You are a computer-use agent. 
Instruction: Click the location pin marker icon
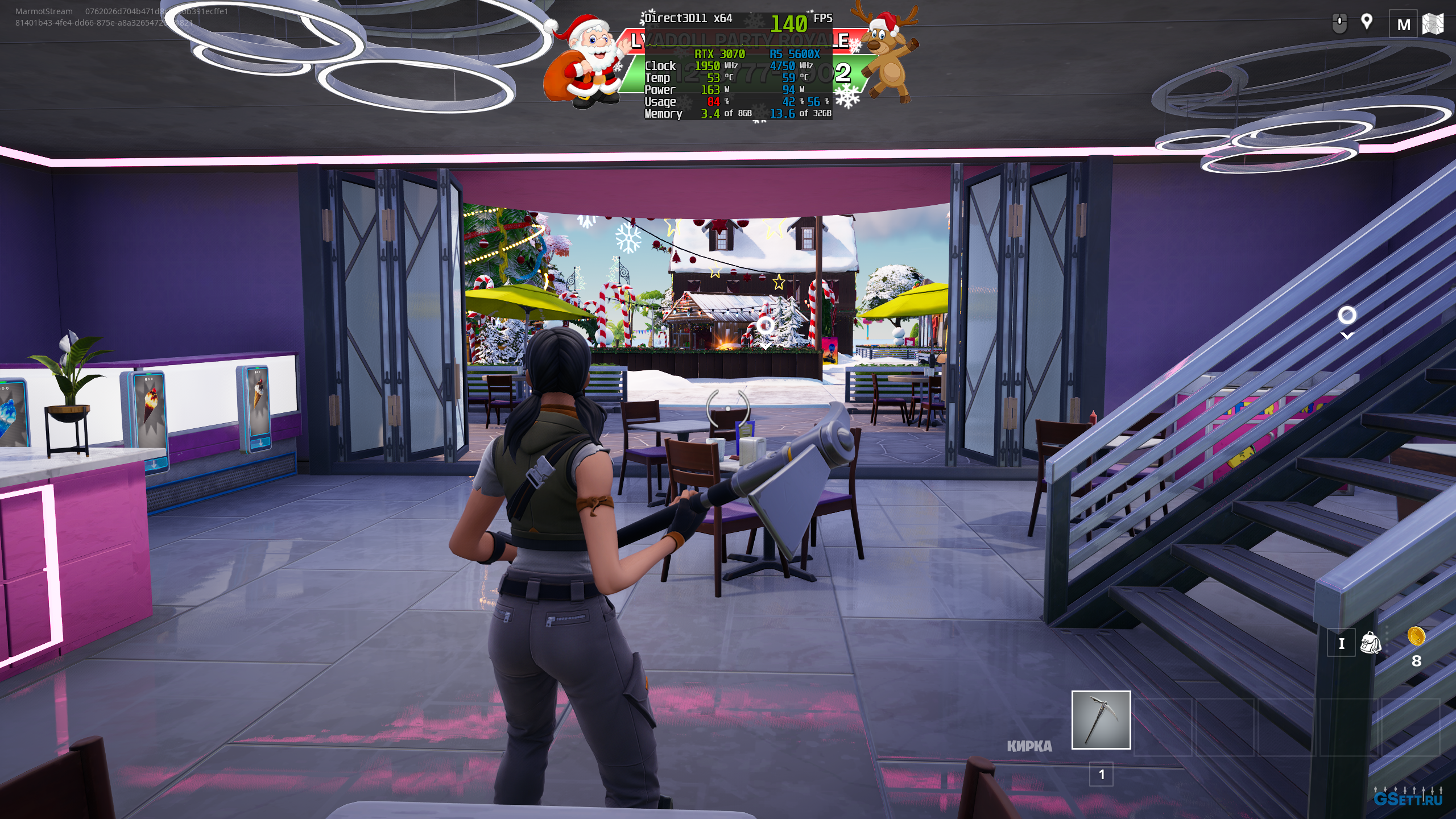pyautogui.click(x=1367, y=23)
